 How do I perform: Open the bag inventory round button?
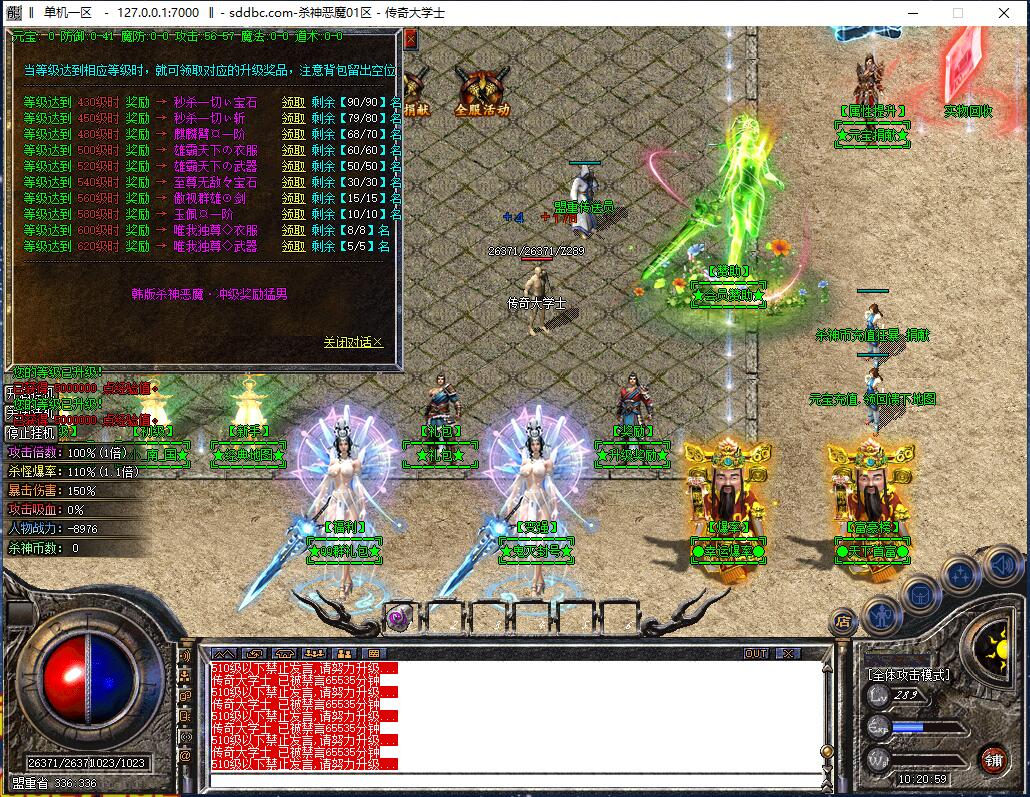point(921,593)
